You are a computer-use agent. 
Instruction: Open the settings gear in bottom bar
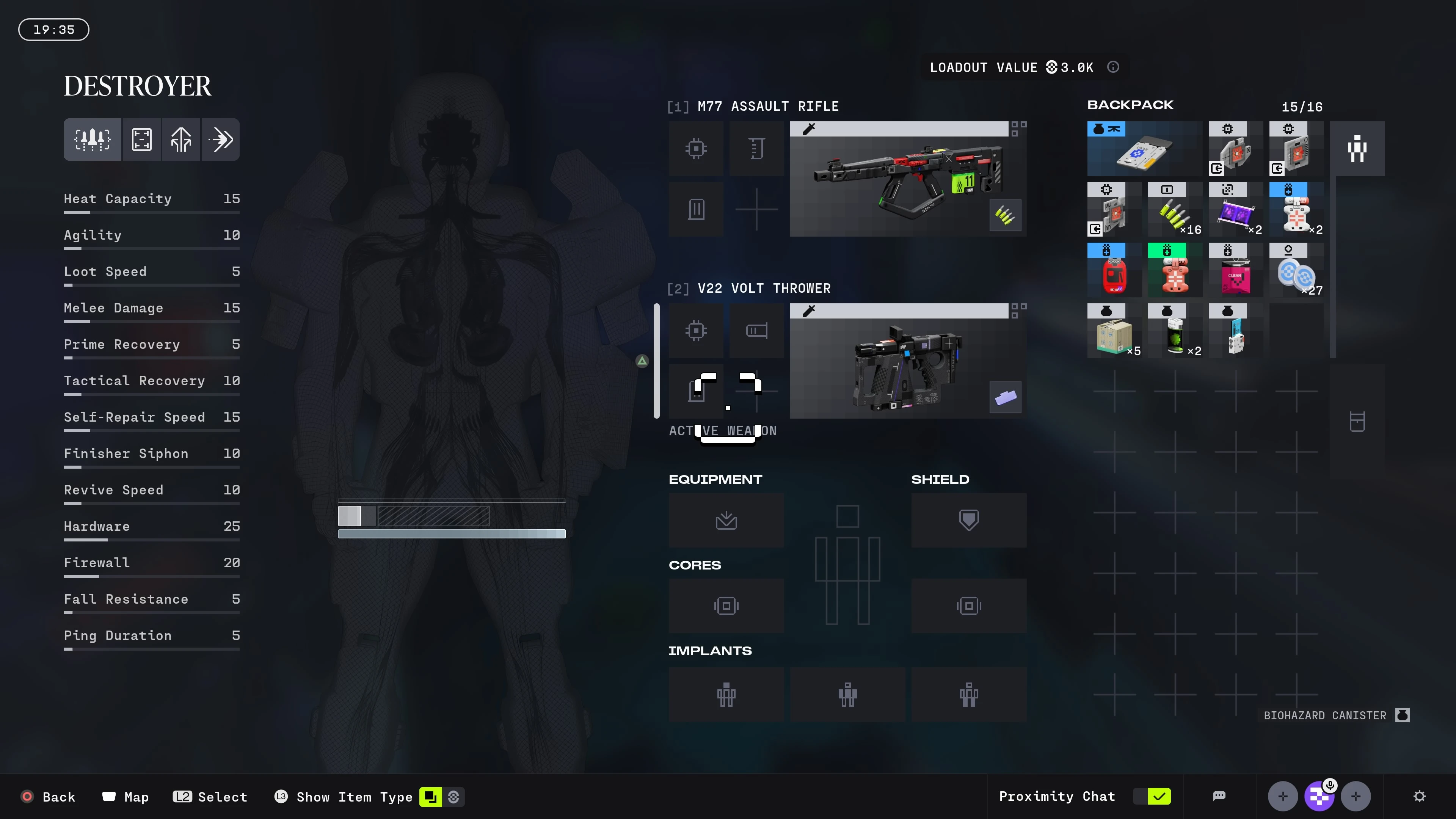click(1419, 796)
